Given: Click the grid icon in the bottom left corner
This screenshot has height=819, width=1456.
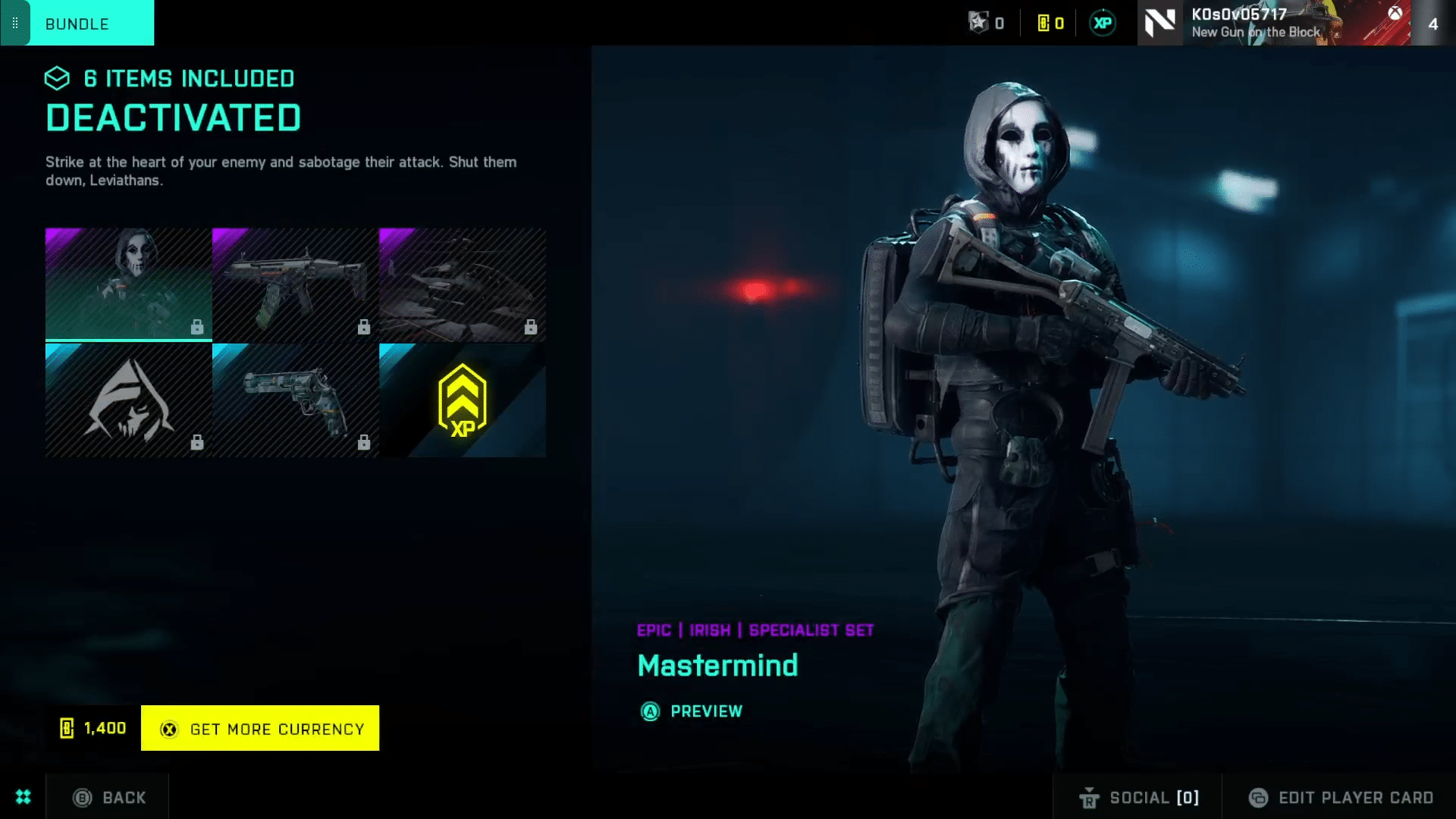Looking at the screenshot, I should [23, 797].
